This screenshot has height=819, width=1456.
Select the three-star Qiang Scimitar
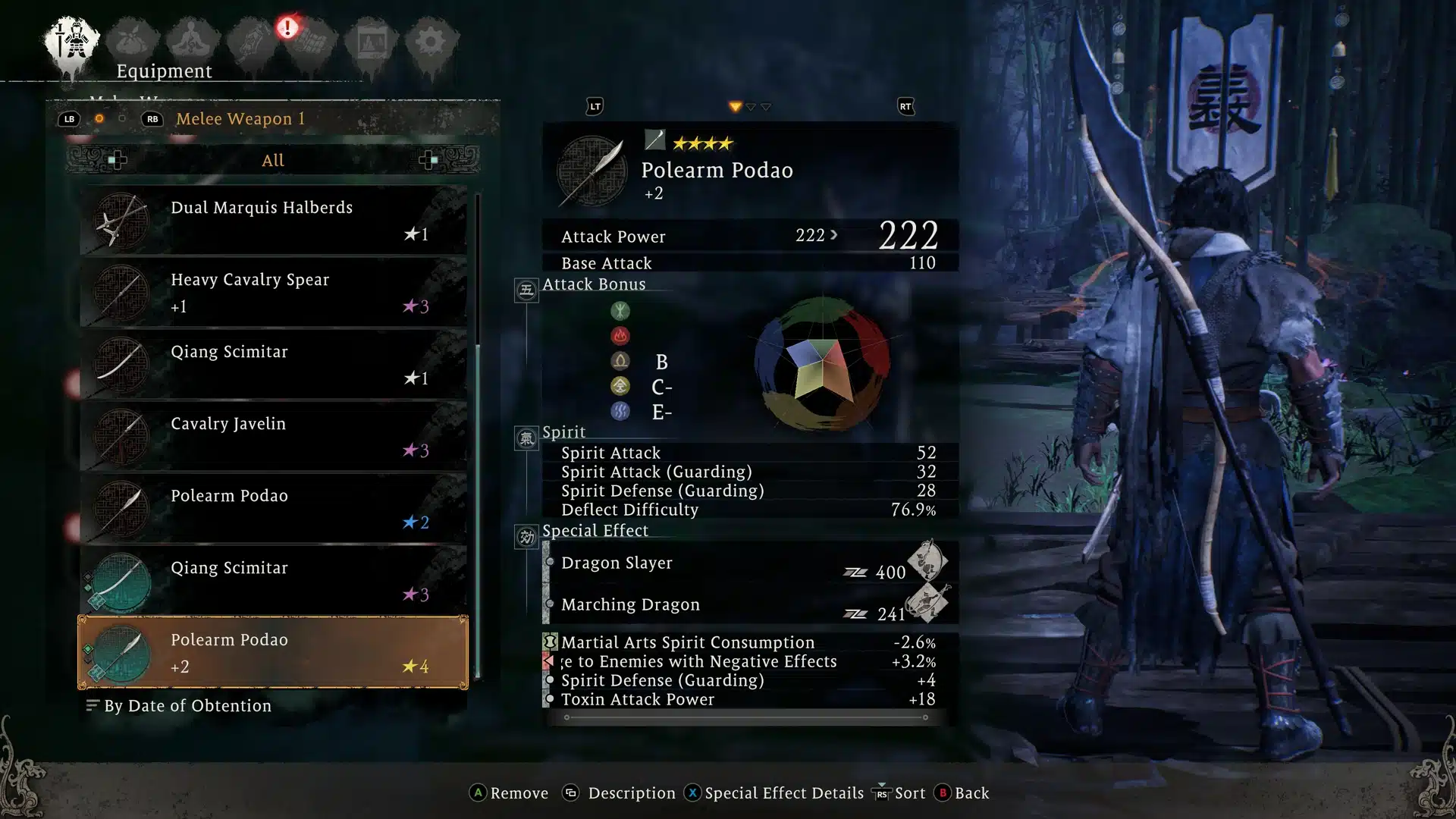pyautogui.click(x=273, y=580)
